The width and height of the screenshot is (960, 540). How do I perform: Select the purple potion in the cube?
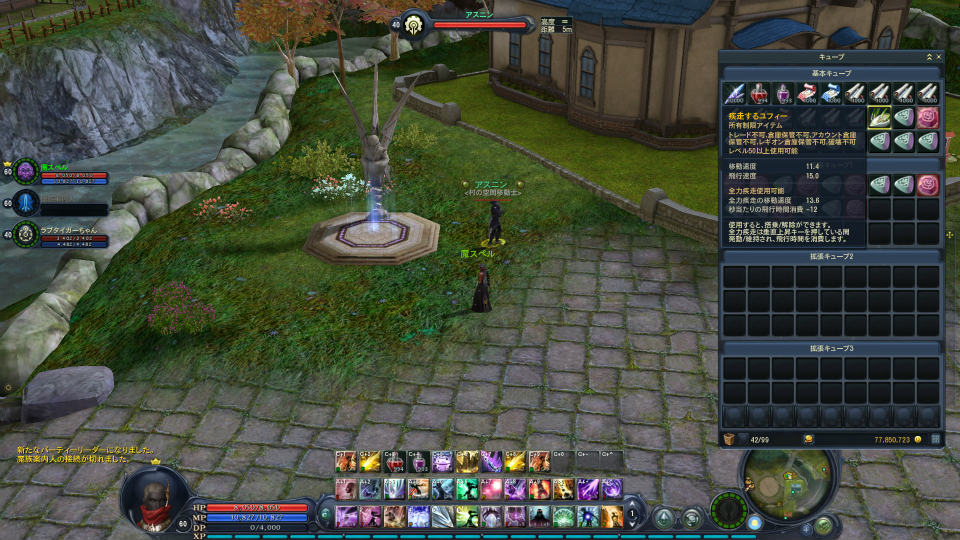(x=783, y=95)
